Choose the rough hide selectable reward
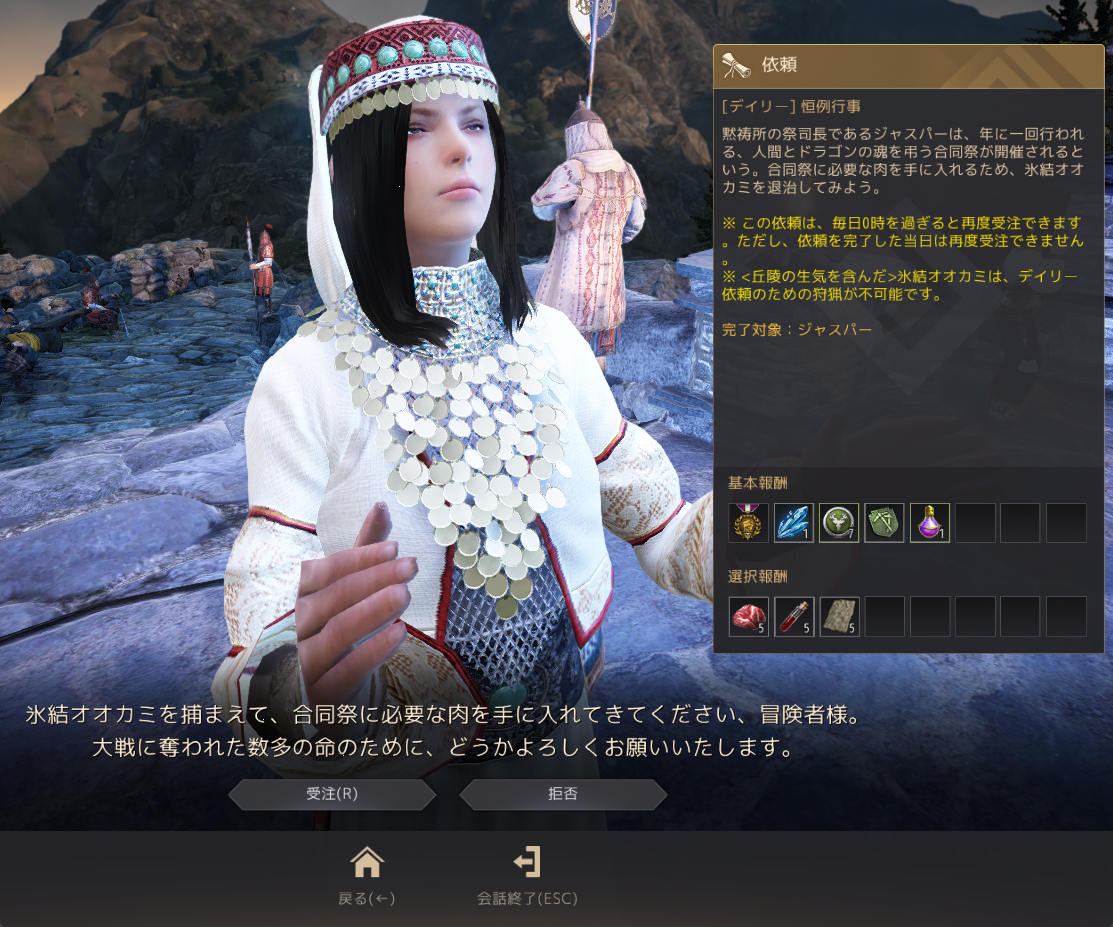 (839, 616)
